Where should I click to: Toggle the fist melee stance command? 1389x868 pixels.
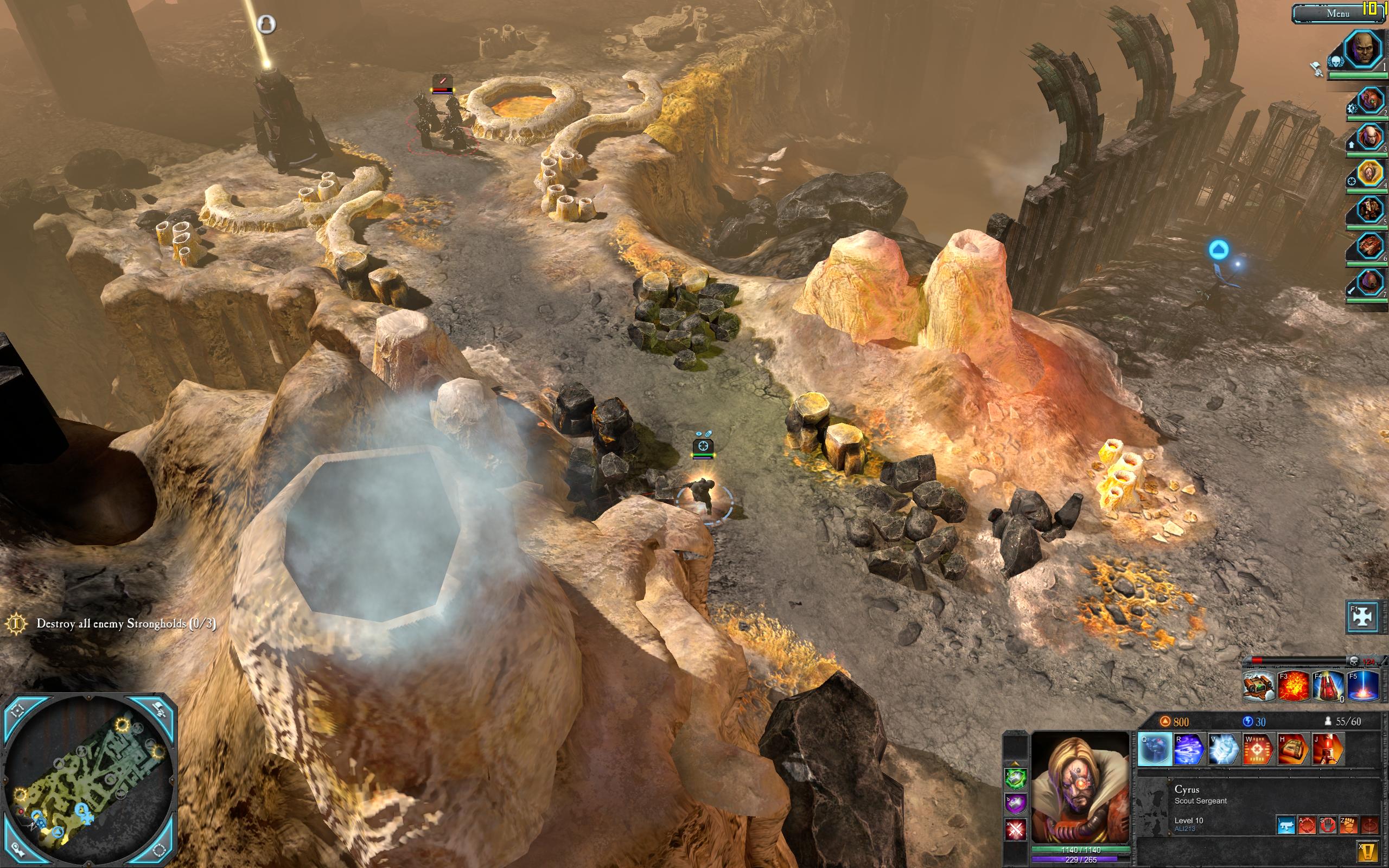click(1348, 826)
